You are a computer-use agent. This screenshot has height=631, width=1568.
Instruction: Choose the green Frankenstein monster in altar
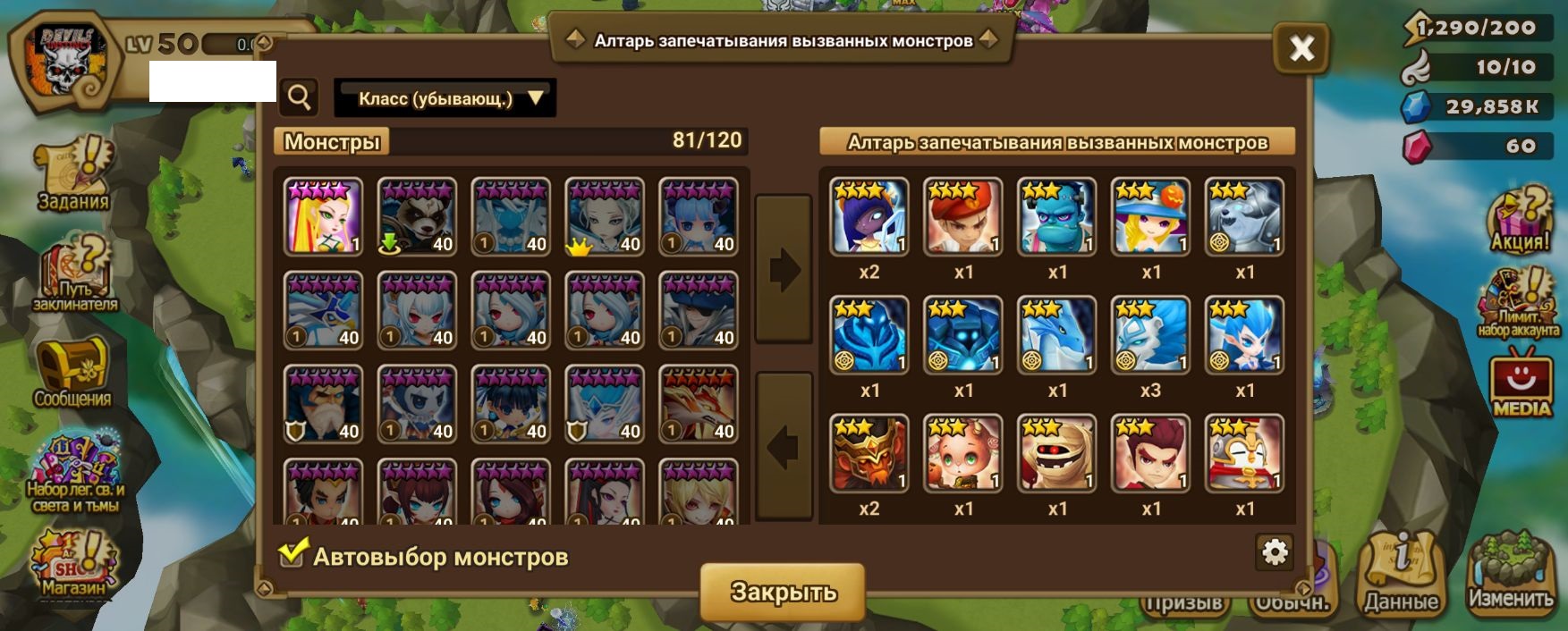click(x=1056, y=216)
